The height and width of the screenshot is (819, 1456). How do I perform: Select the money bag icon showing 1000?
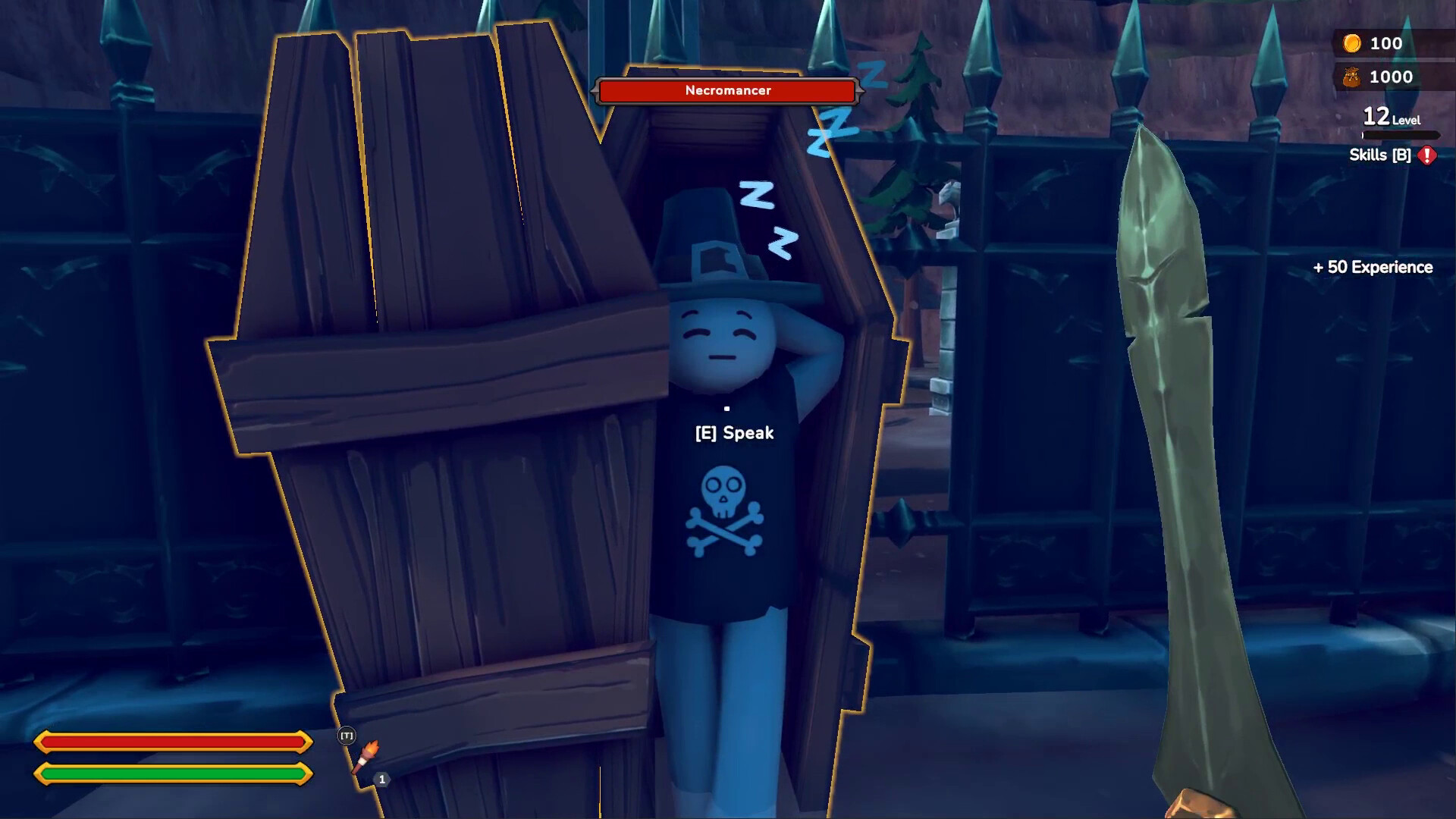[1352, 77]
